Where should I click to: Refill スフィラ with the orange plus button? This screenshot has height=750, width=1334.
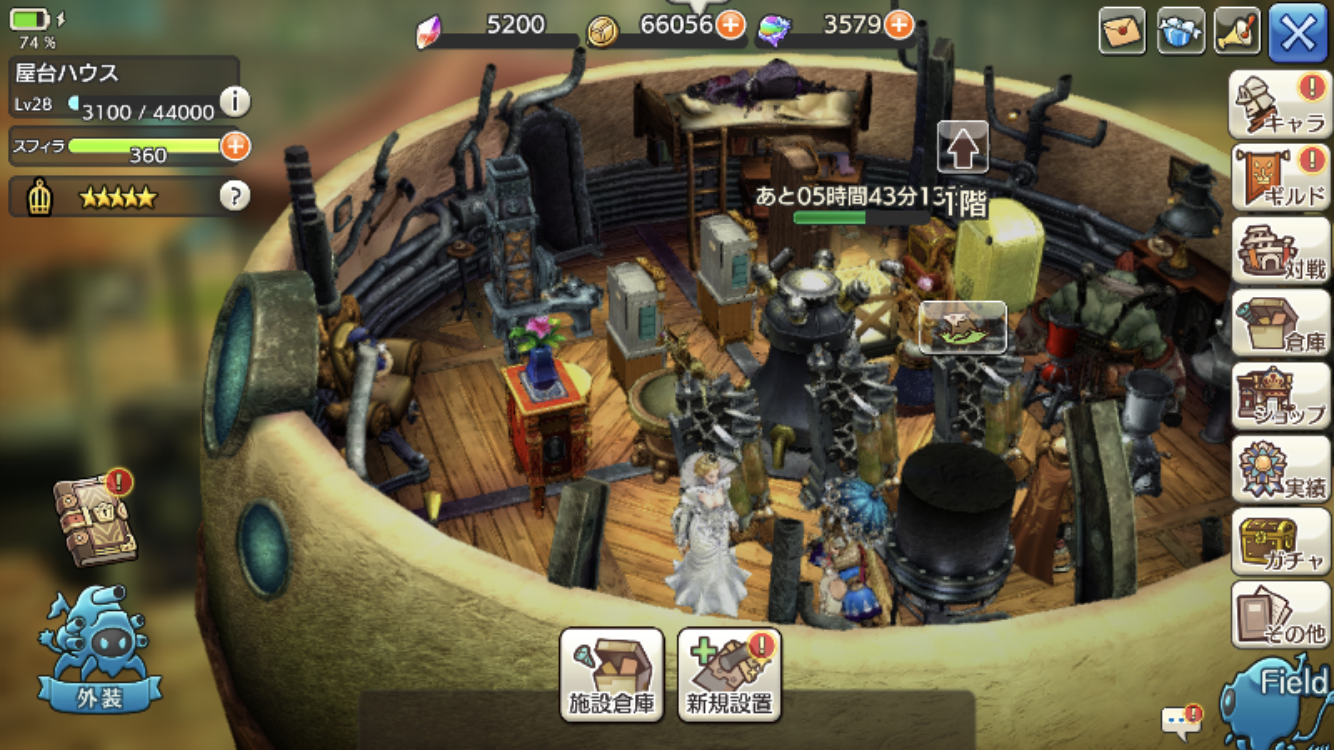234,146
